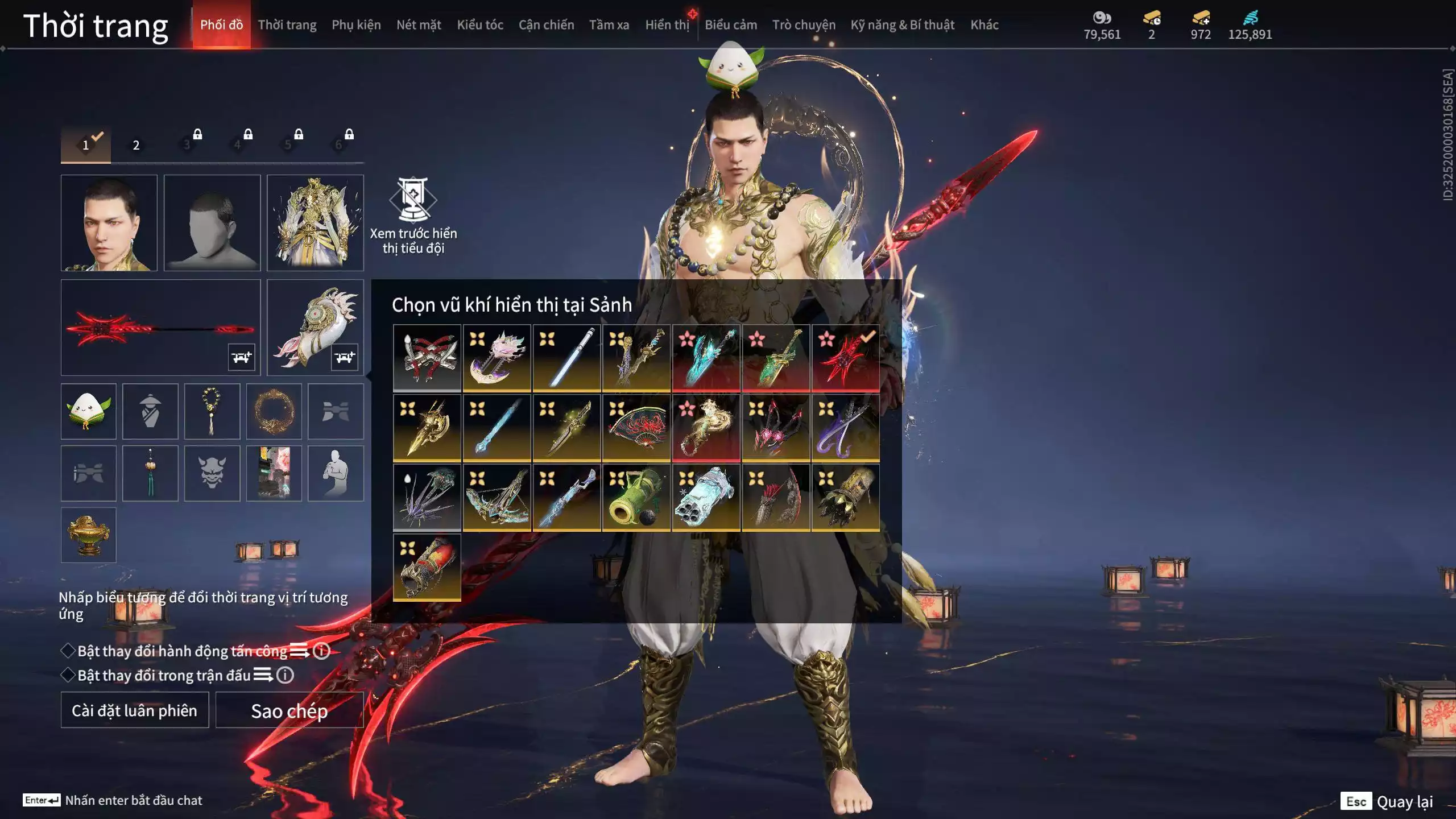Open the Biểu cảm tab
This screenshot has width=1456, height=819.
point(730,25)
